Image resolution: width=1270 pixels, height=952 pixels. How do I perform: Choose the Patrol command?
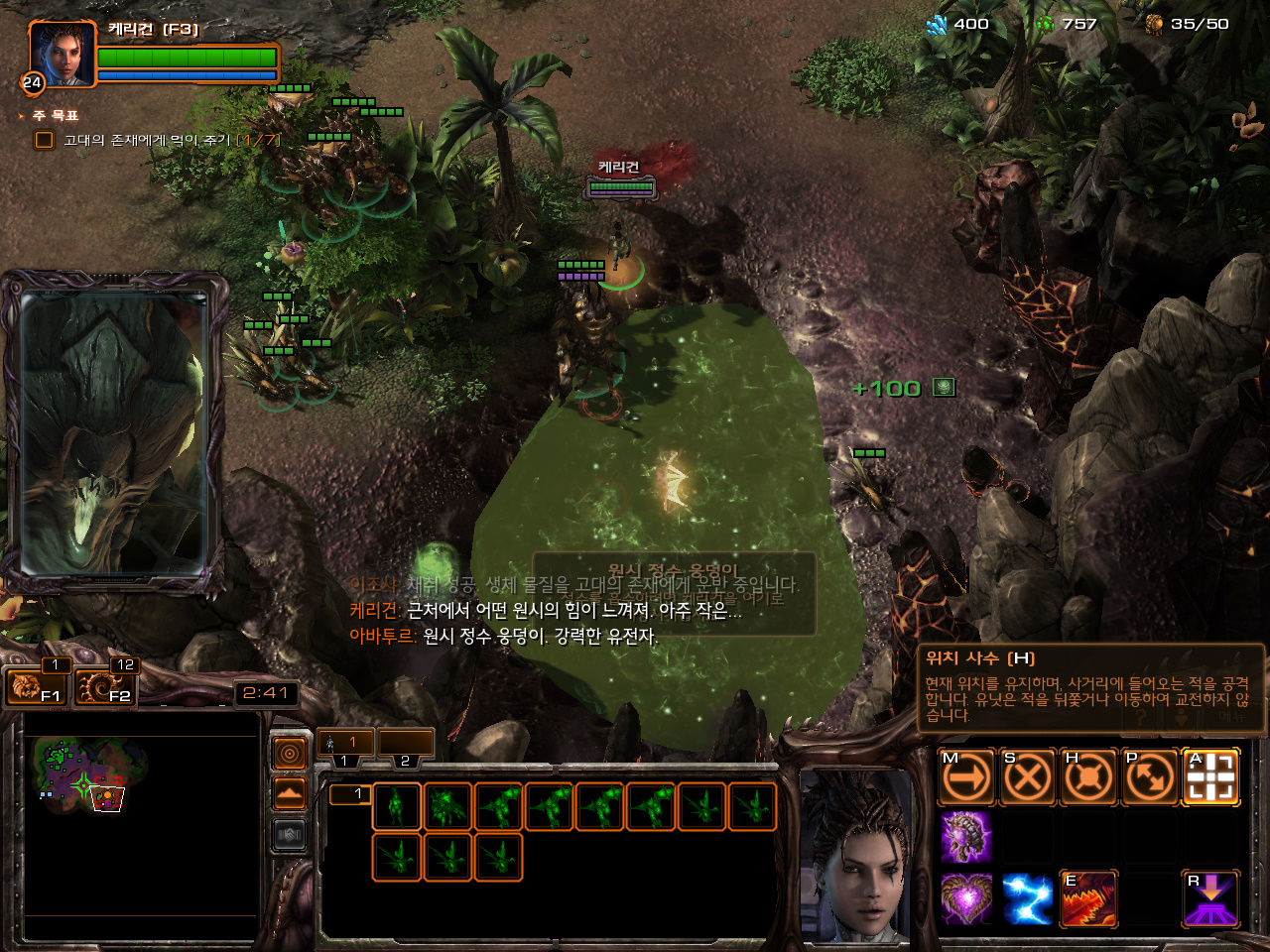click(1150, 776)
